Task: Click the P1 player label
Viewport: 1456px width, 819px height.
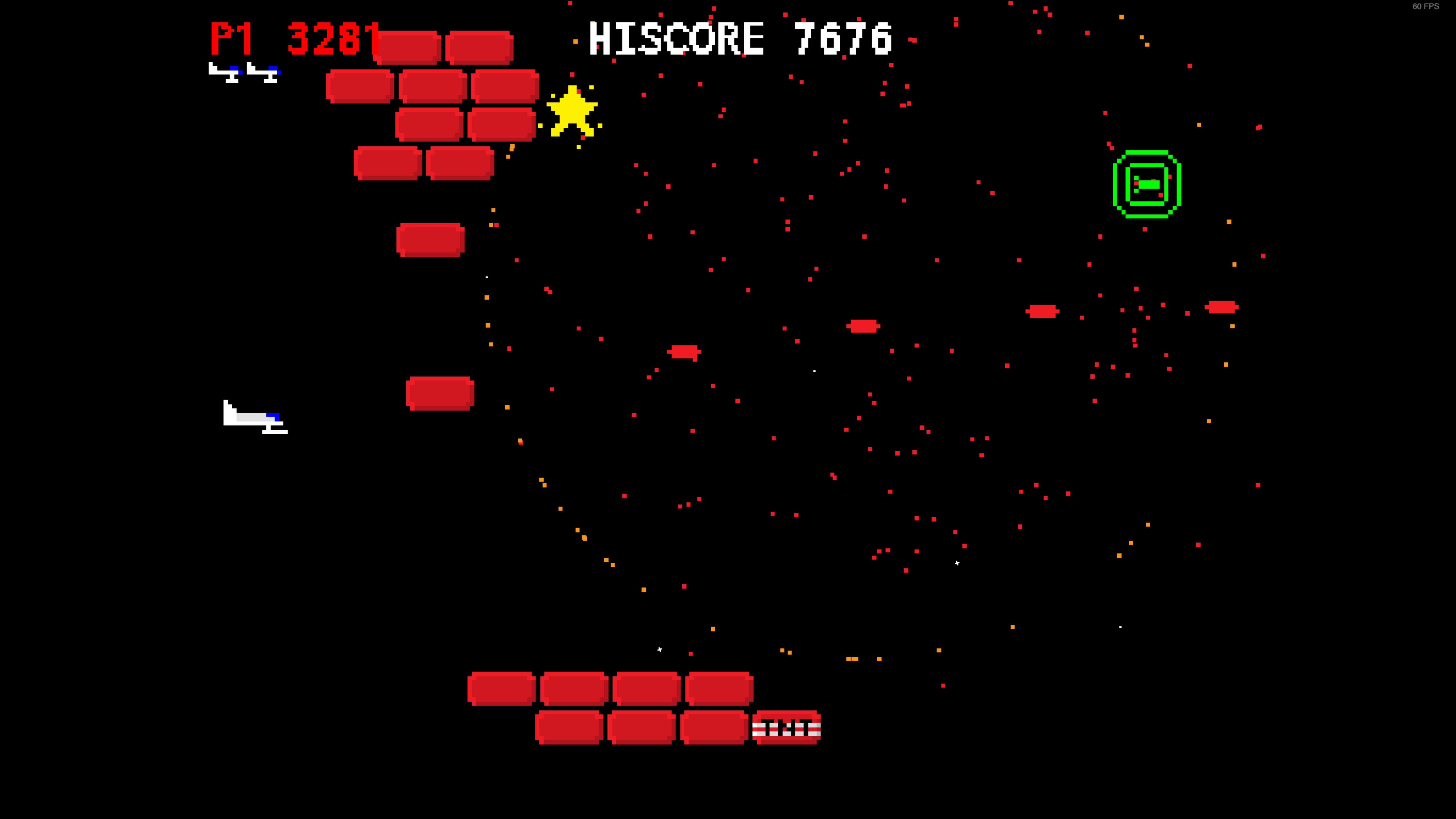Action: [x=232, y=40]
